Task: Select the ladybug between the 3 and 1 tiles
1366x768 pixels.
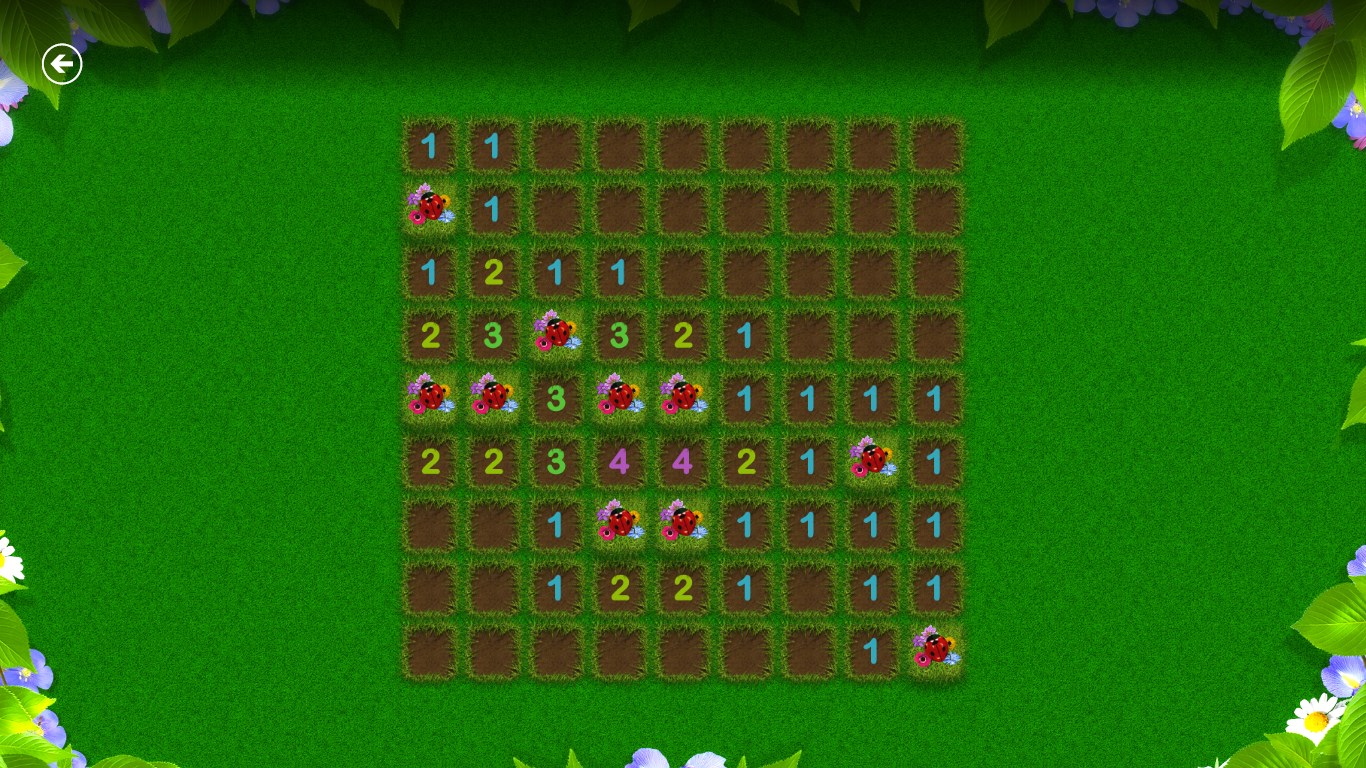Action: pyautogui.click(x=682, y=396)
